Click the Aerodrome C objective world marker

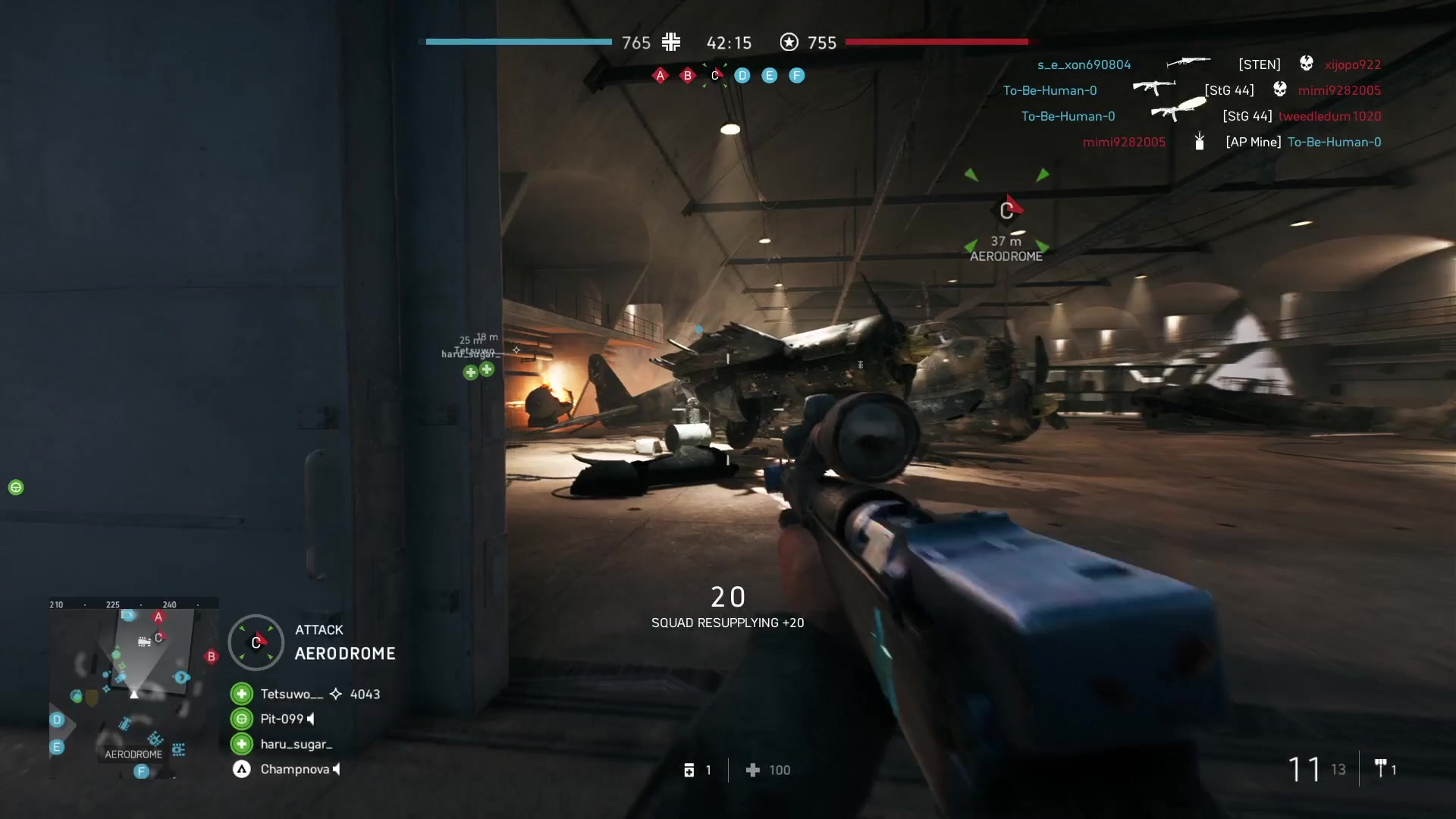pos(1006,211)
